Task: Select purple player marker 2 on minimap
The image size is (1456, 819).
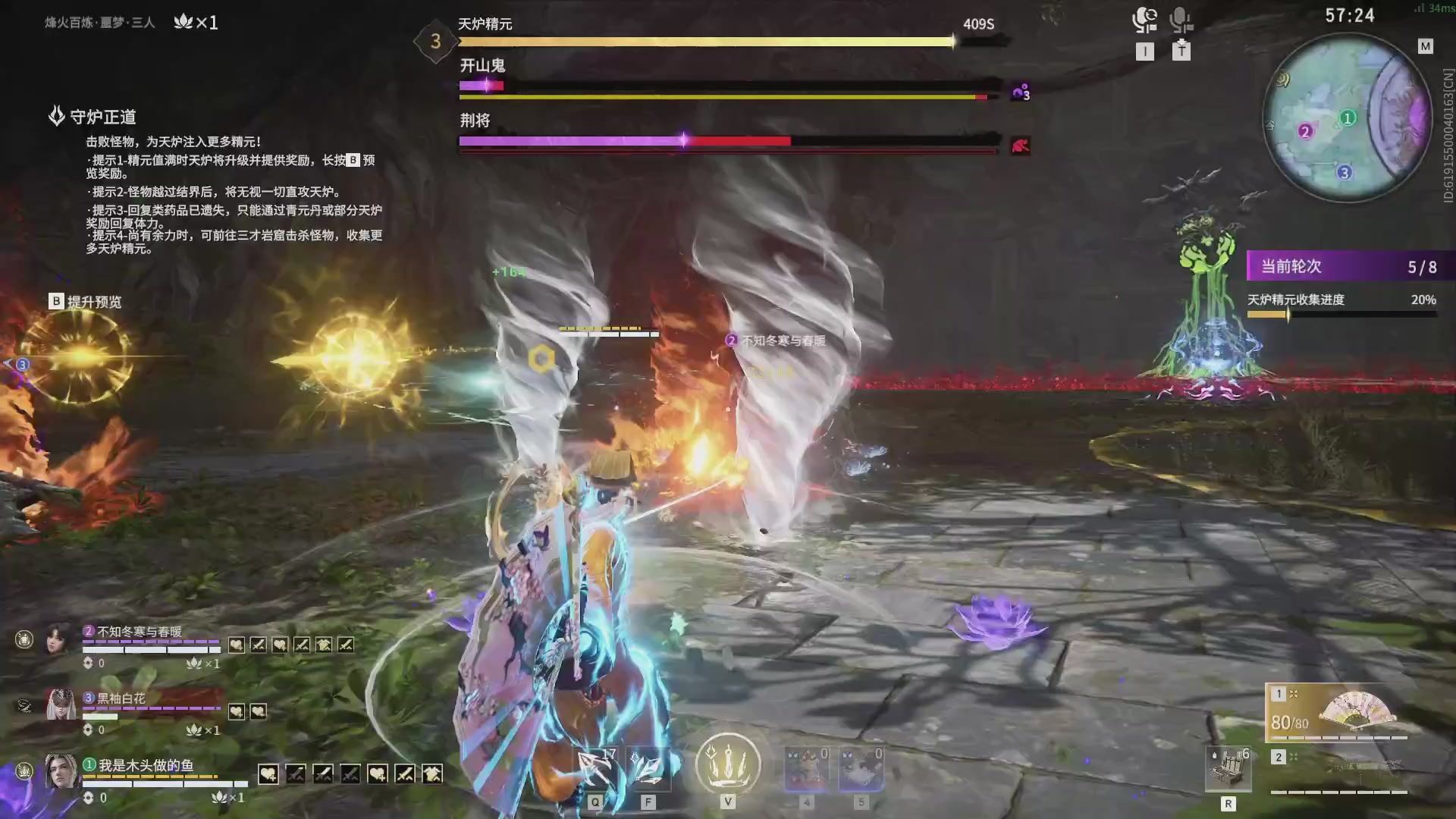Action: [1305, 131]
